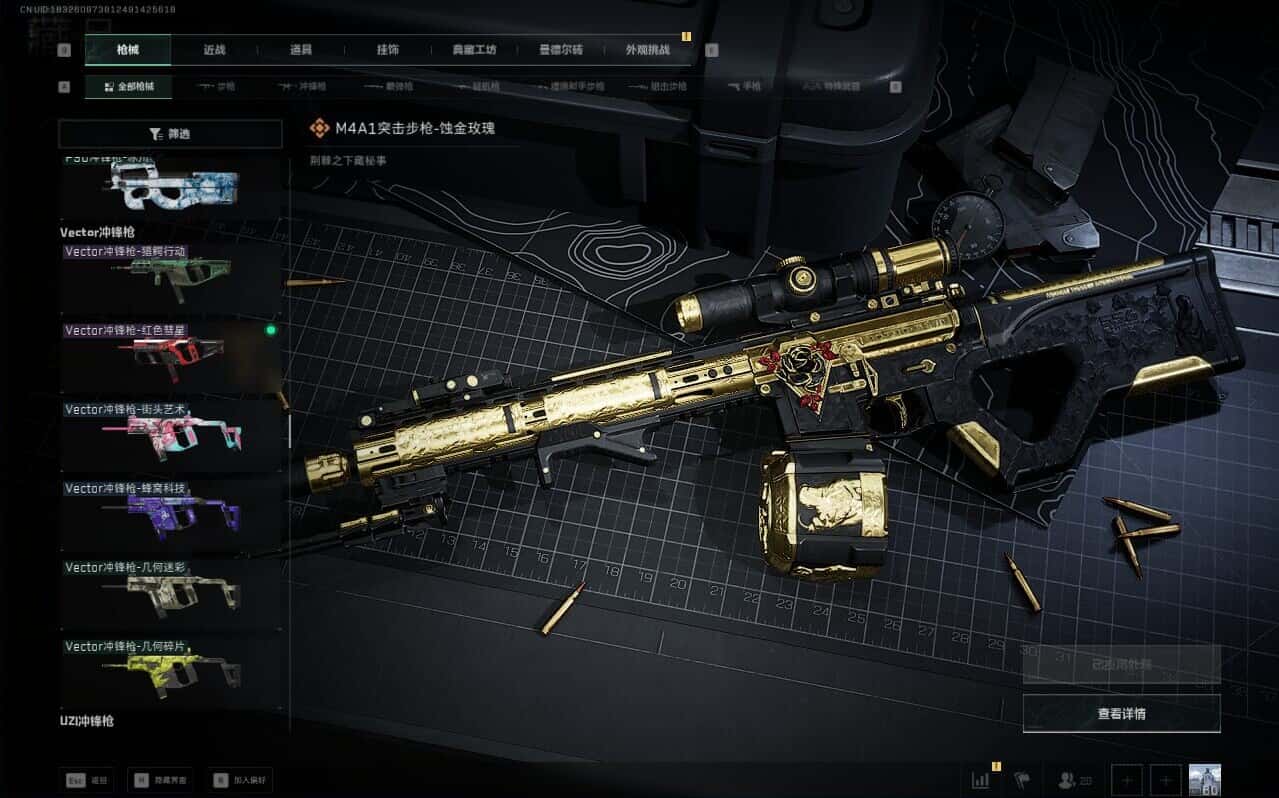This screenshot has width=1279, height=798.
Task: Switch to the 曼德尔砖 tab
Action: 560,49
